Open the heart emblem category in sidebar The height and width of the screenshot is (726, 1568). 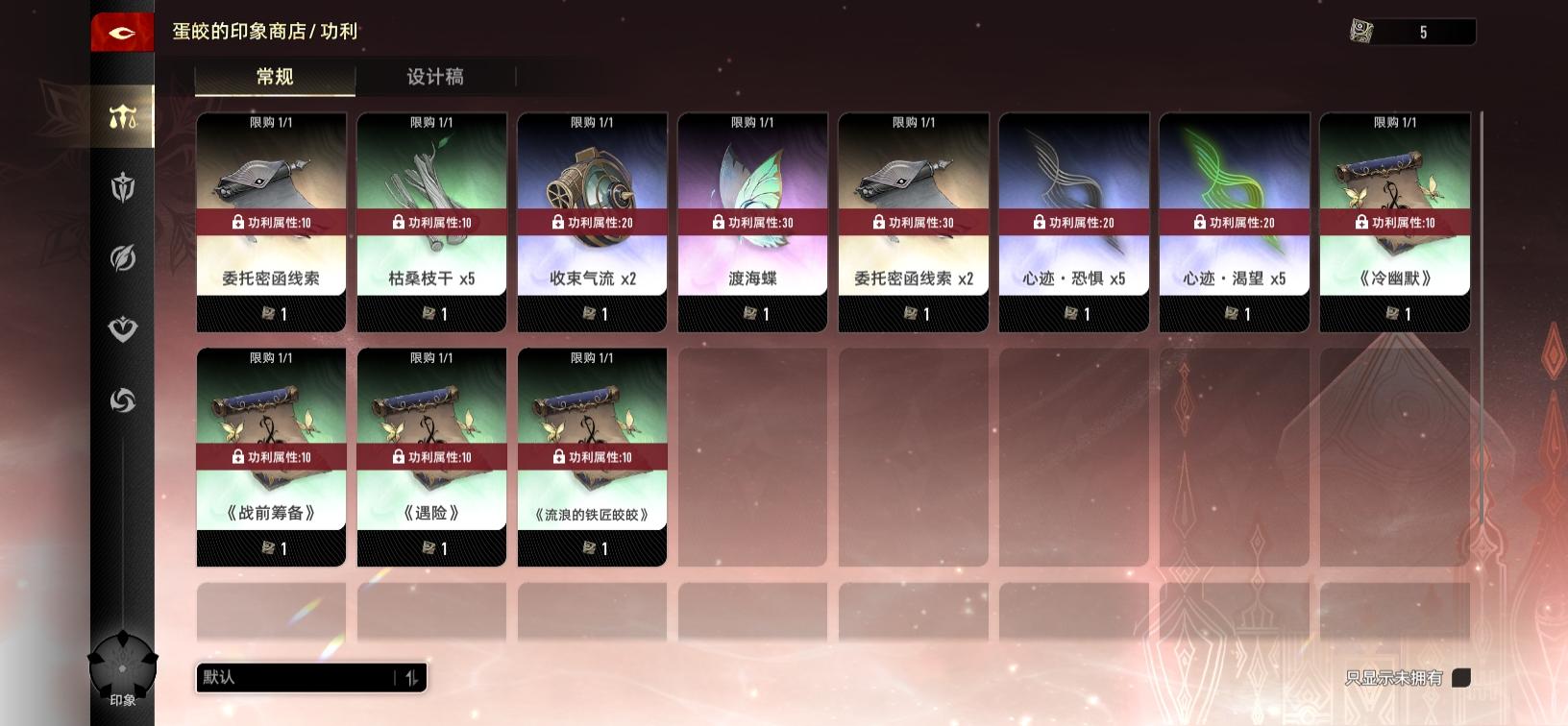(121, 329)
